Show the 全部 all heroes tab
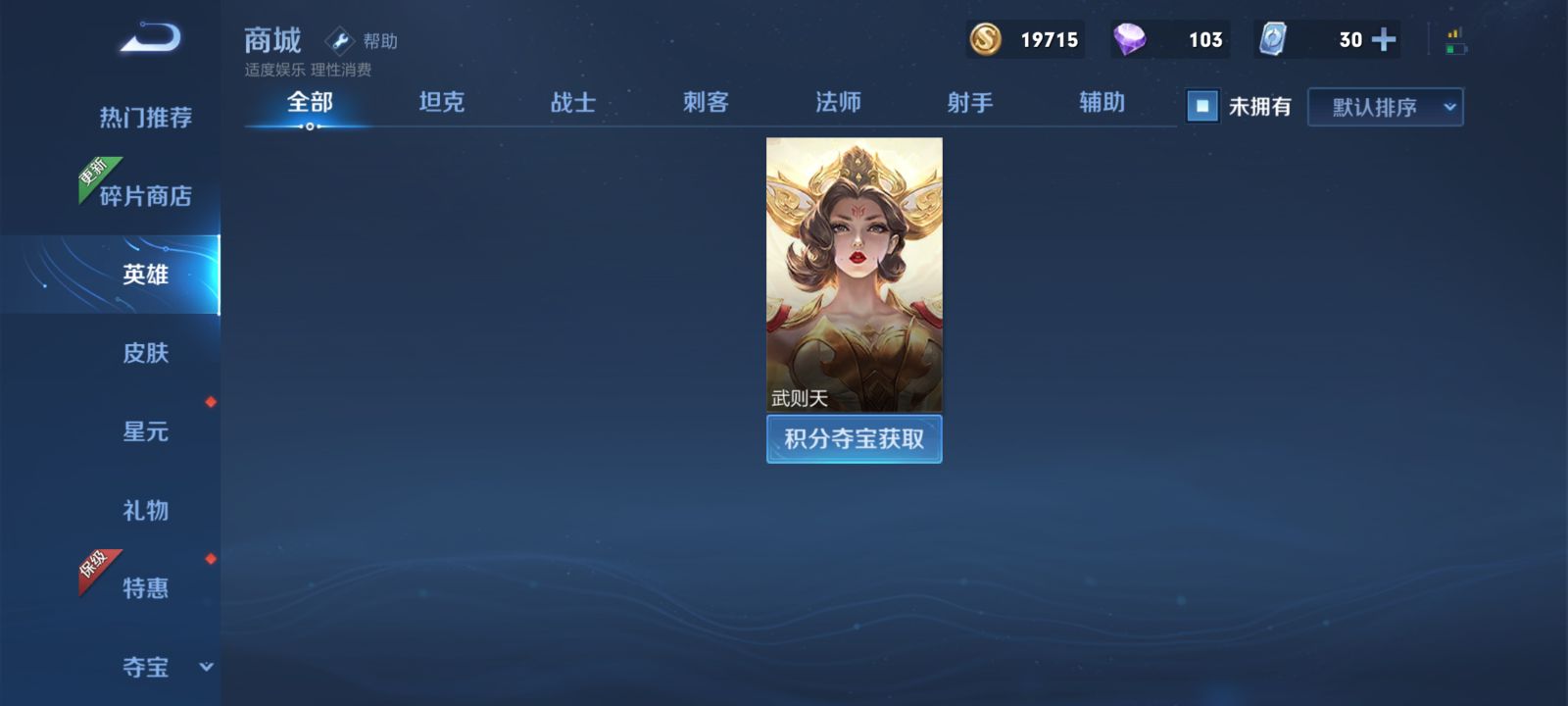This screenshot has width=1568, height=706. [x=310, y=102]
